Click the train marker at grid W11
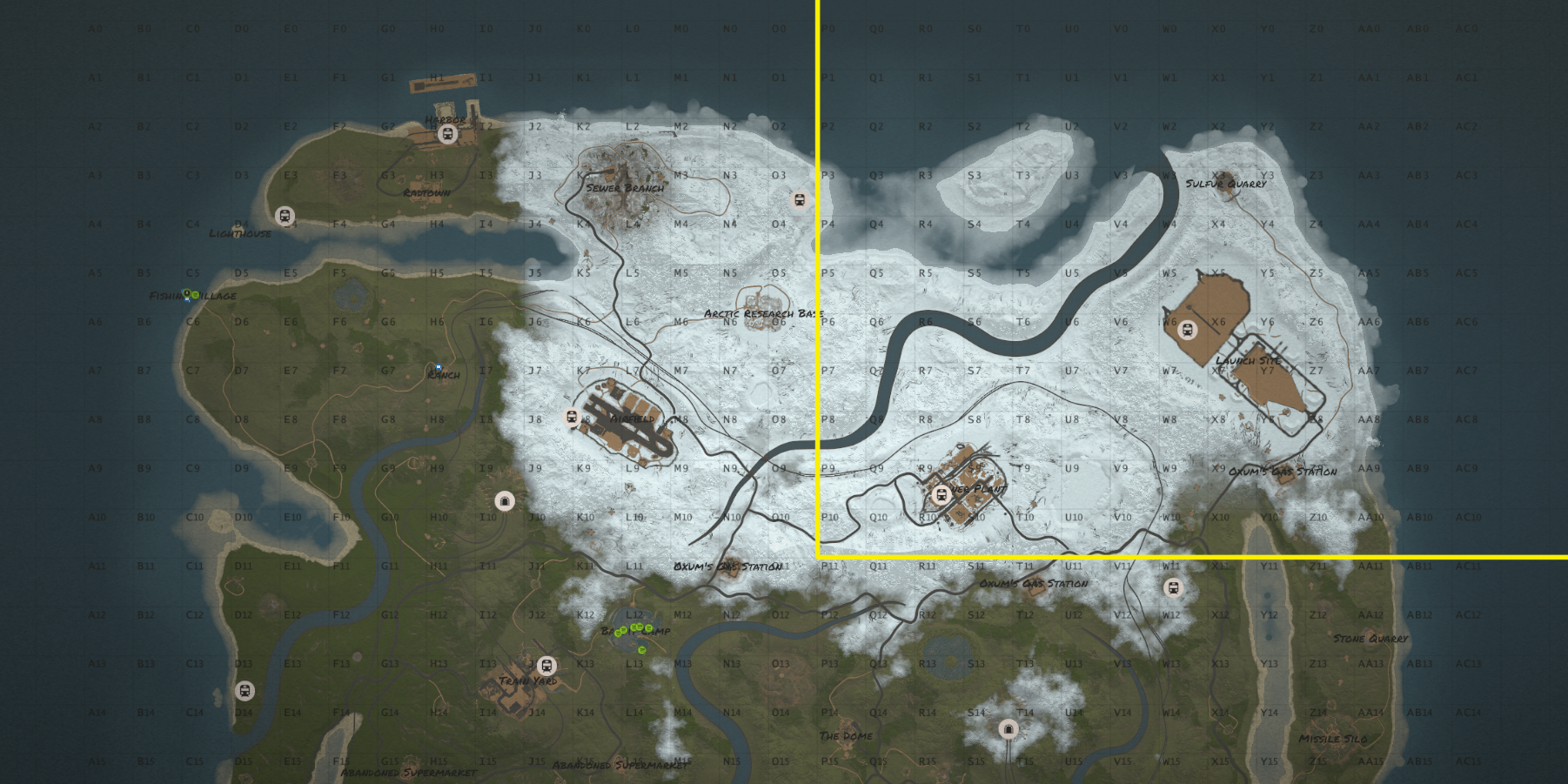1568x784 pixels. click(x=1173, y=588)
